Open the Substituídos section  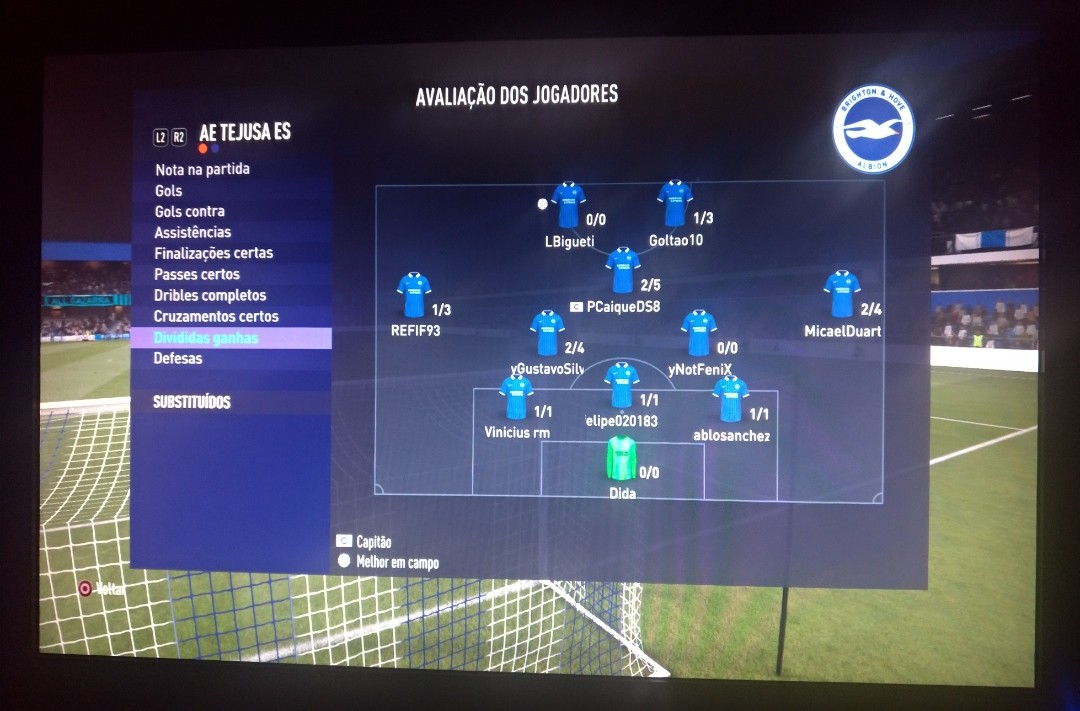click(x=192, y=402)
